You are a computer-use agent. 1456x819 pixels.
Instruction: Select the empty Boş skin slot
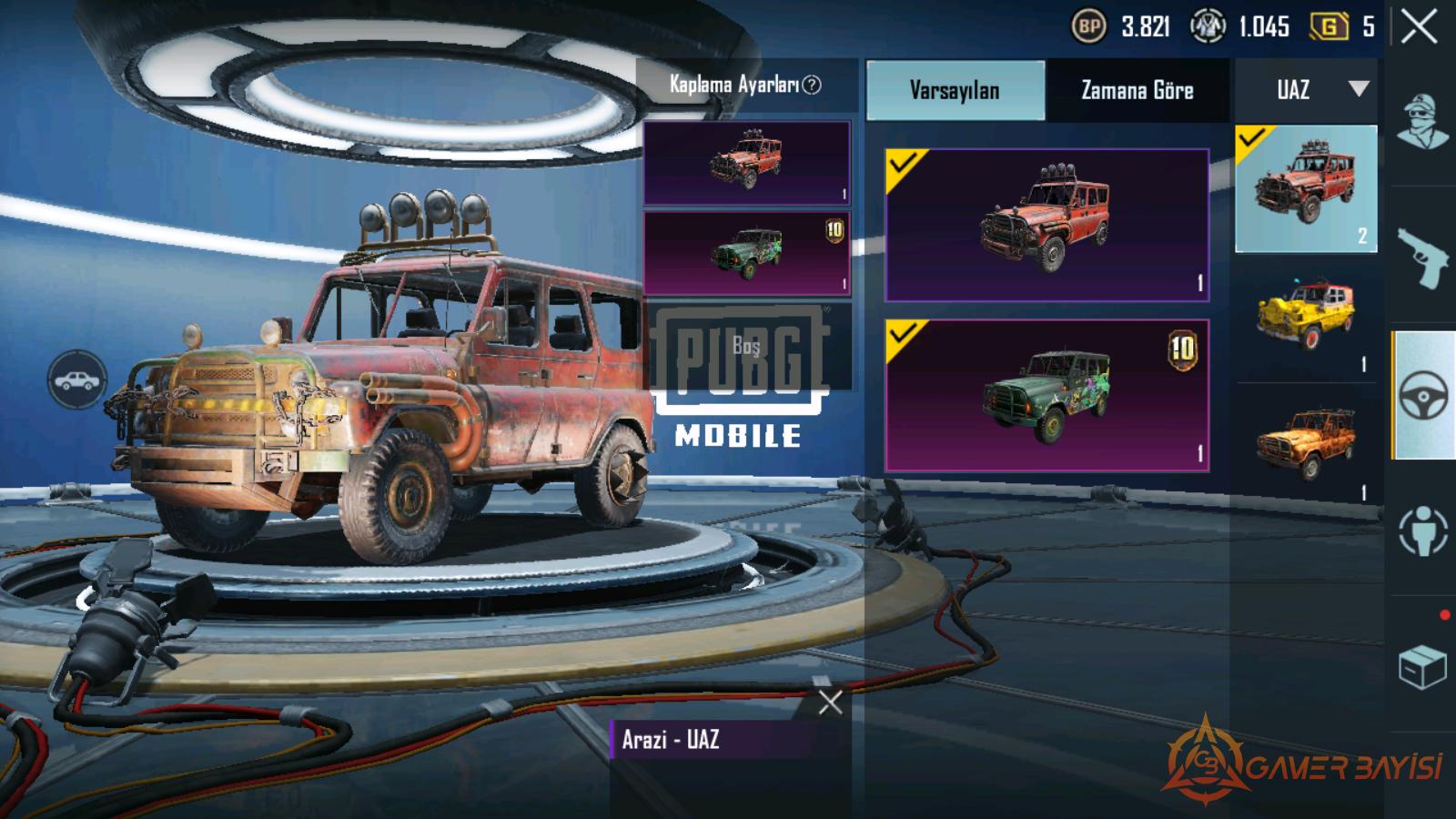746,346
